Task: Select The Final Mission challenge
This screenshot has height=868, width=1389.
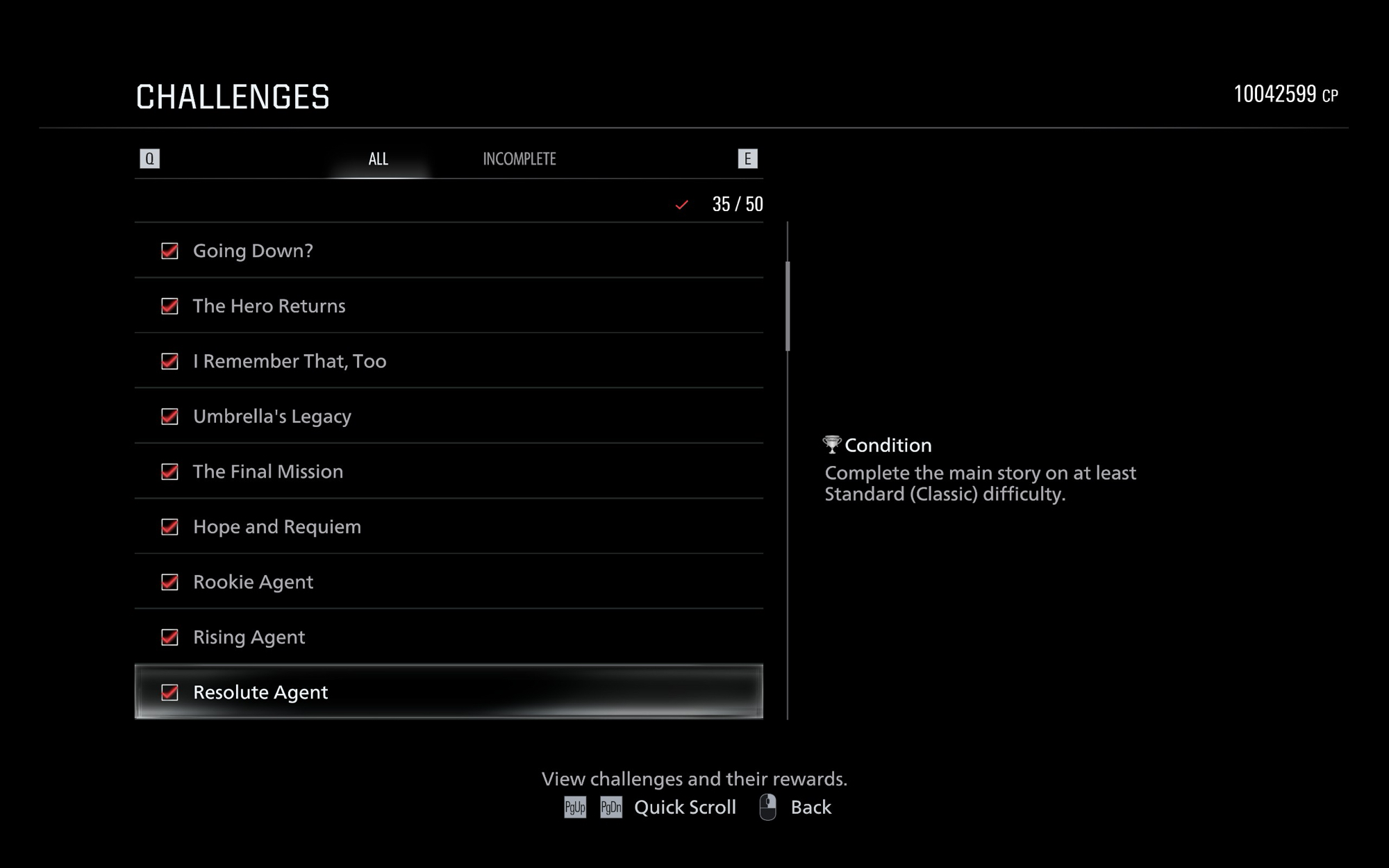Action: tap(449, 471)
